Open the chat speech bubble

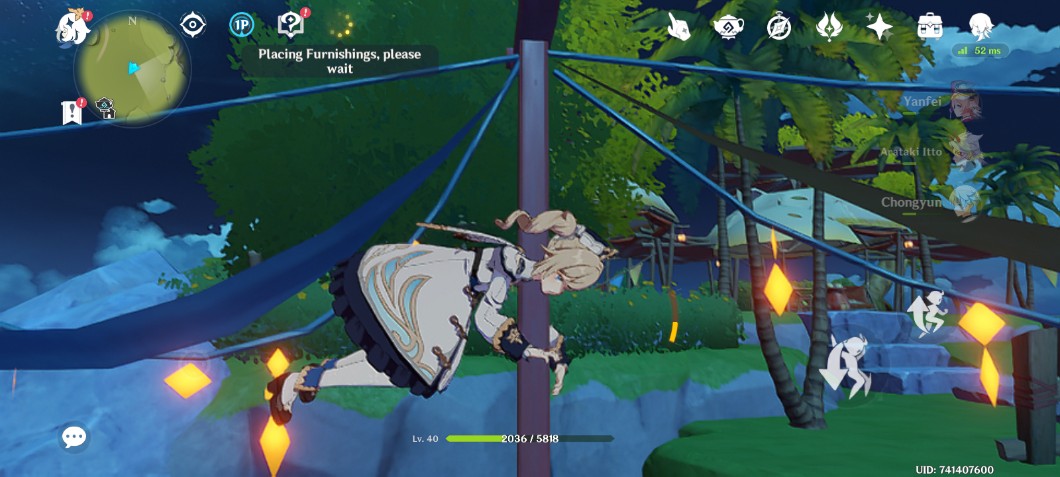coord(74,437)
